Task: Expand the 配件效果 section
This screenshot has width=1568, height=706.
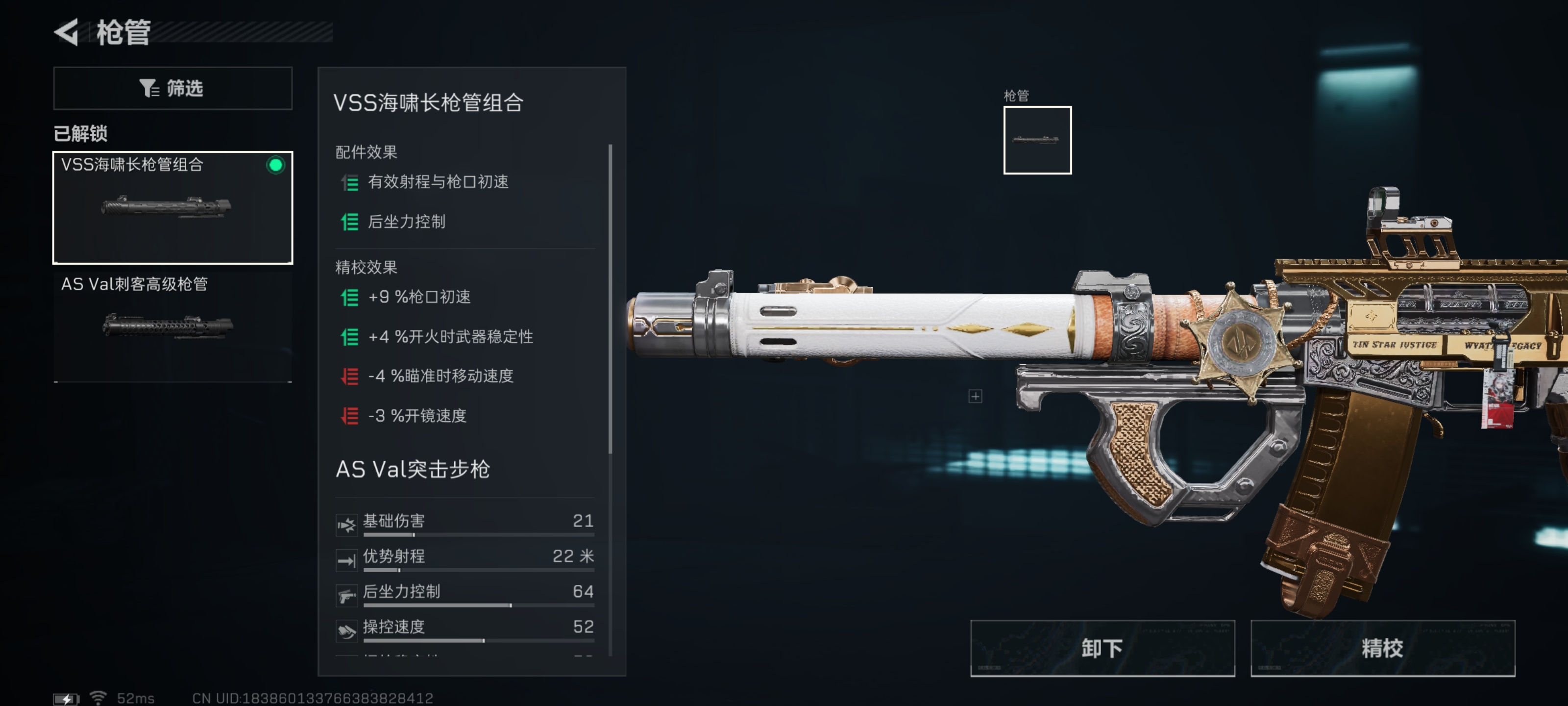Action: tap(365, 151)
